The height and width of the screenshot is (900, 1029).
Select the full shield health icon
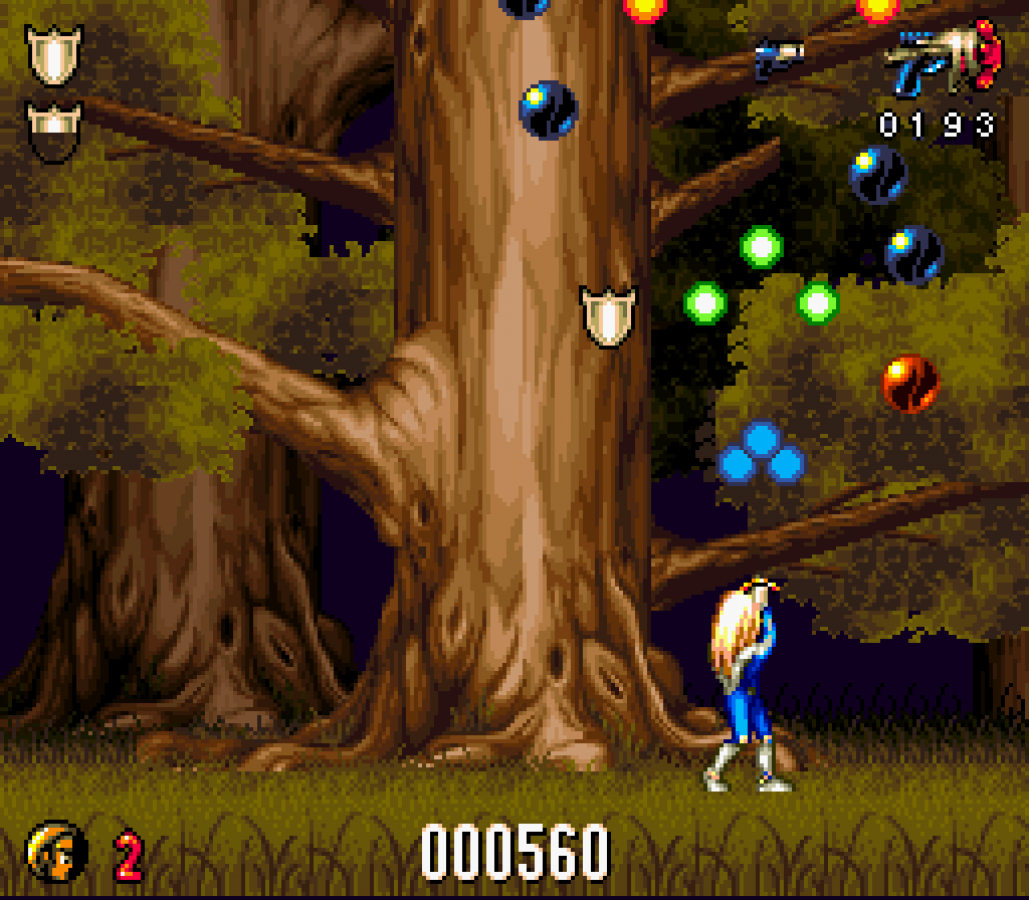pyautogui.click(x=54, y=55)
